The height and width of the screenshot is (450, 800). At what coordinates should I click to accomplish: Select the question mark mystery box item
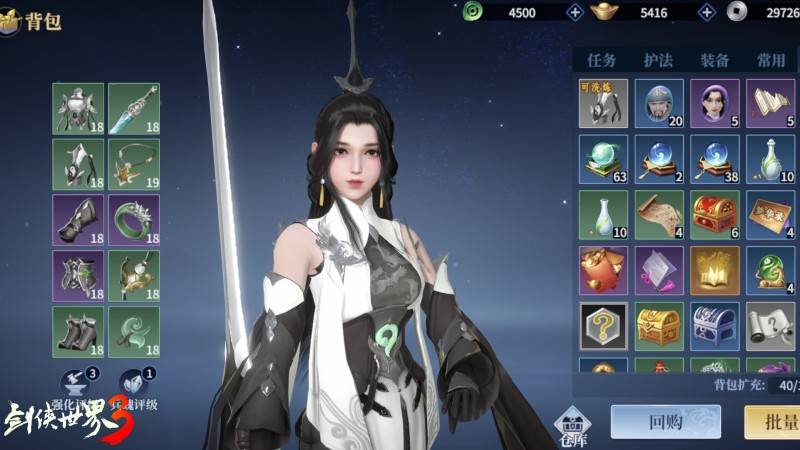click(603, 327)
